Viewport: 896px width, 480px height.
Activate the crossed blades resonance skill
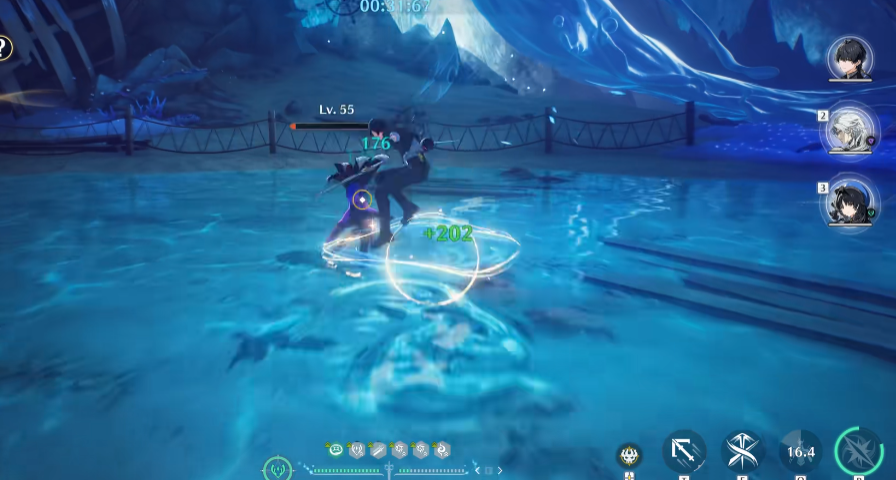click(x=743, y=452)
